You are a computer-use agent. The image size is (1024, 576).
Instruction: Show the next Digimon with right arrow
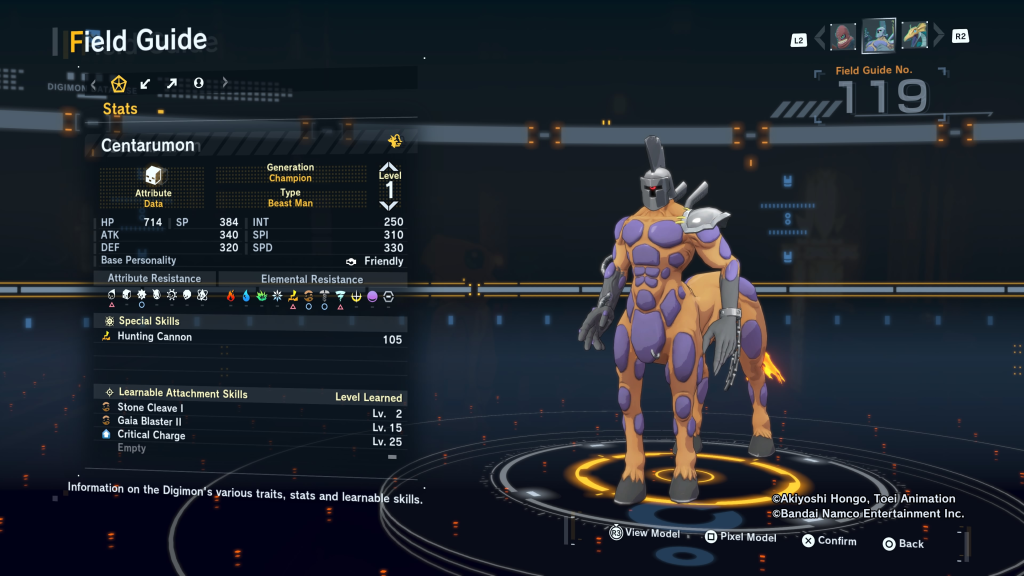(x=938, y=38)
